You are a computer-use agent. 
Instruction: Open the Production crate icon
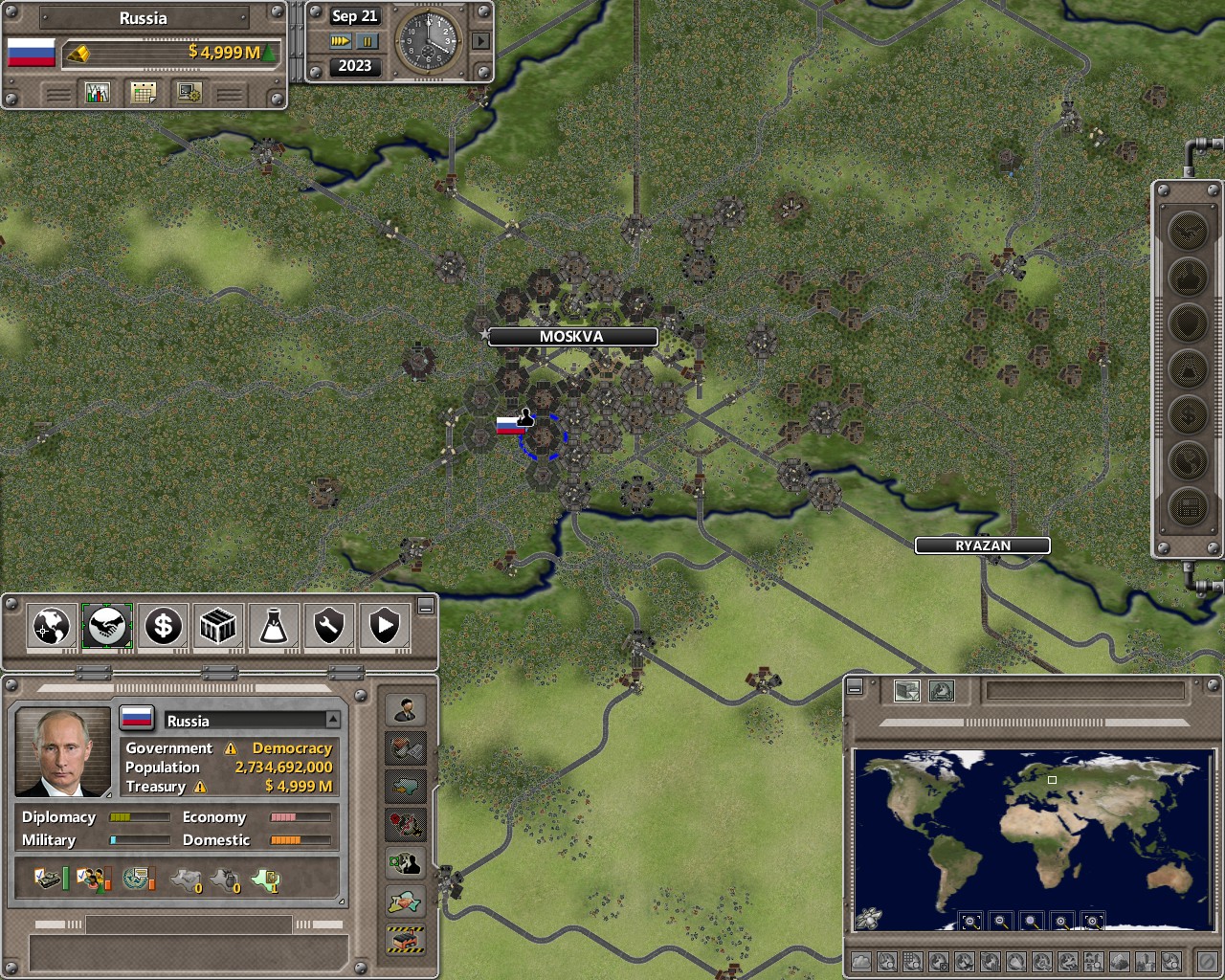point(217,626)
